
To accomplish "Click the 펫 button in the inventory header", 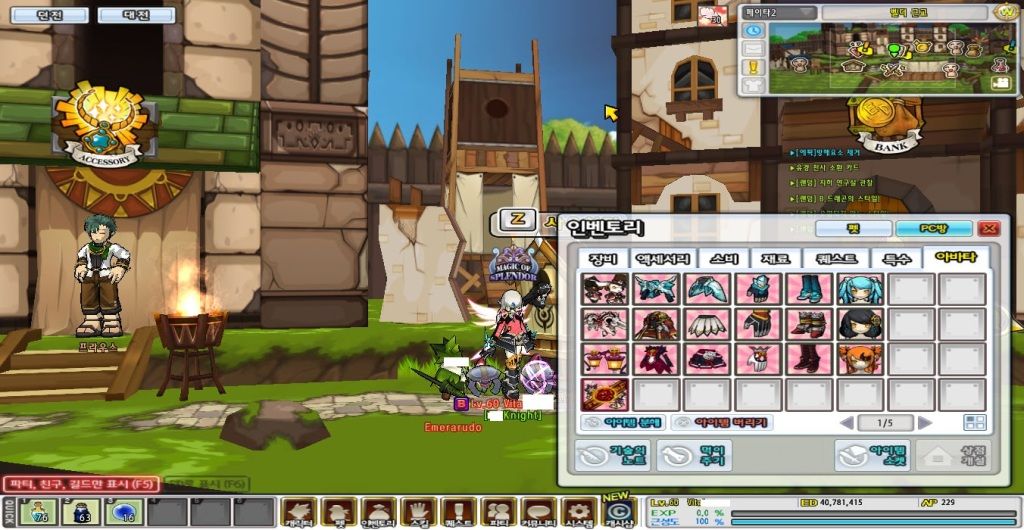I will coord(853,229).
